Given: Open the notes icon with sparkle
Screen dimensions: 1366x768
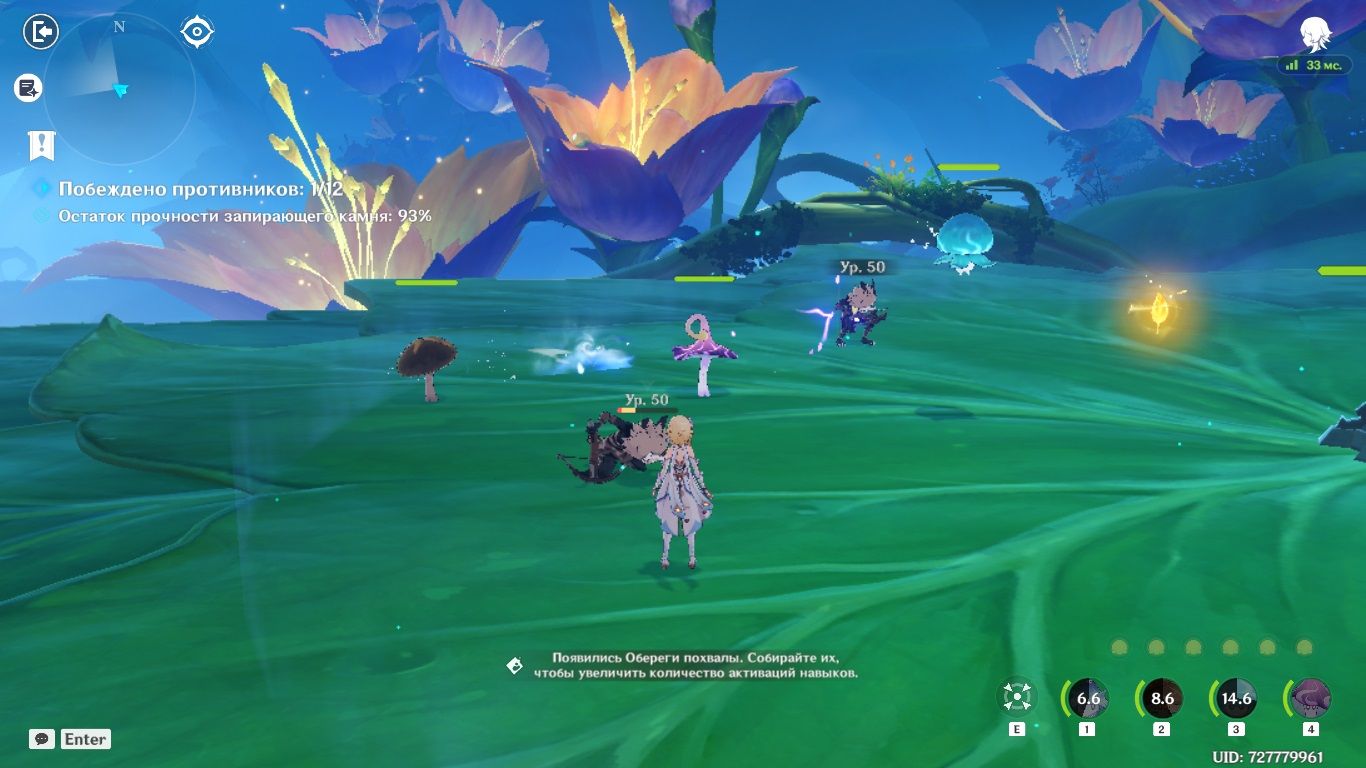Looking at the screenshot, I should 28,88.
